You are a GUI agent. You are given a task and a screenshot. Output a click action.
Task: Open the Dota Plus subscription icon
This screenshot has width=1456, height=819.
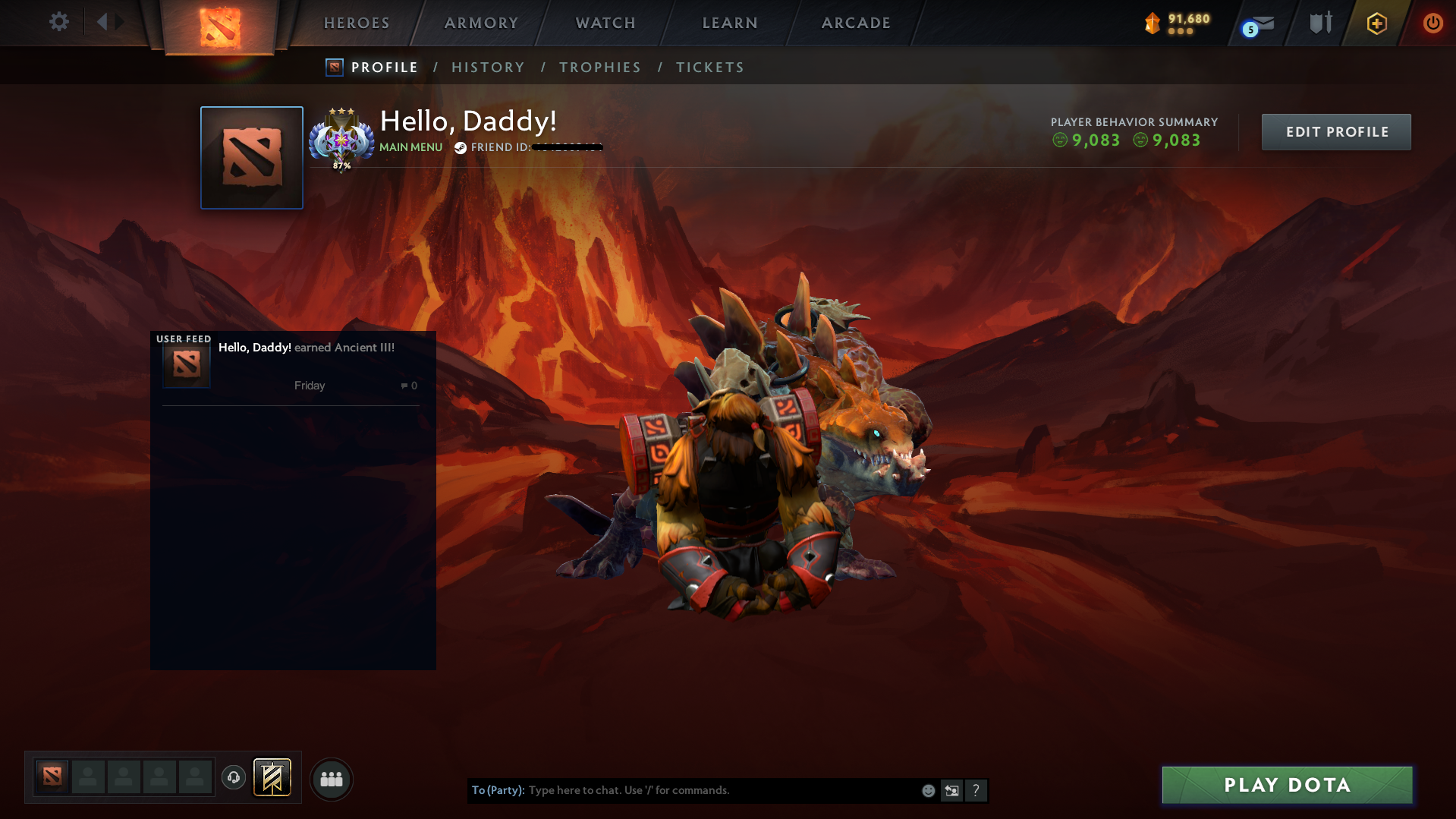coord(1376,24)
